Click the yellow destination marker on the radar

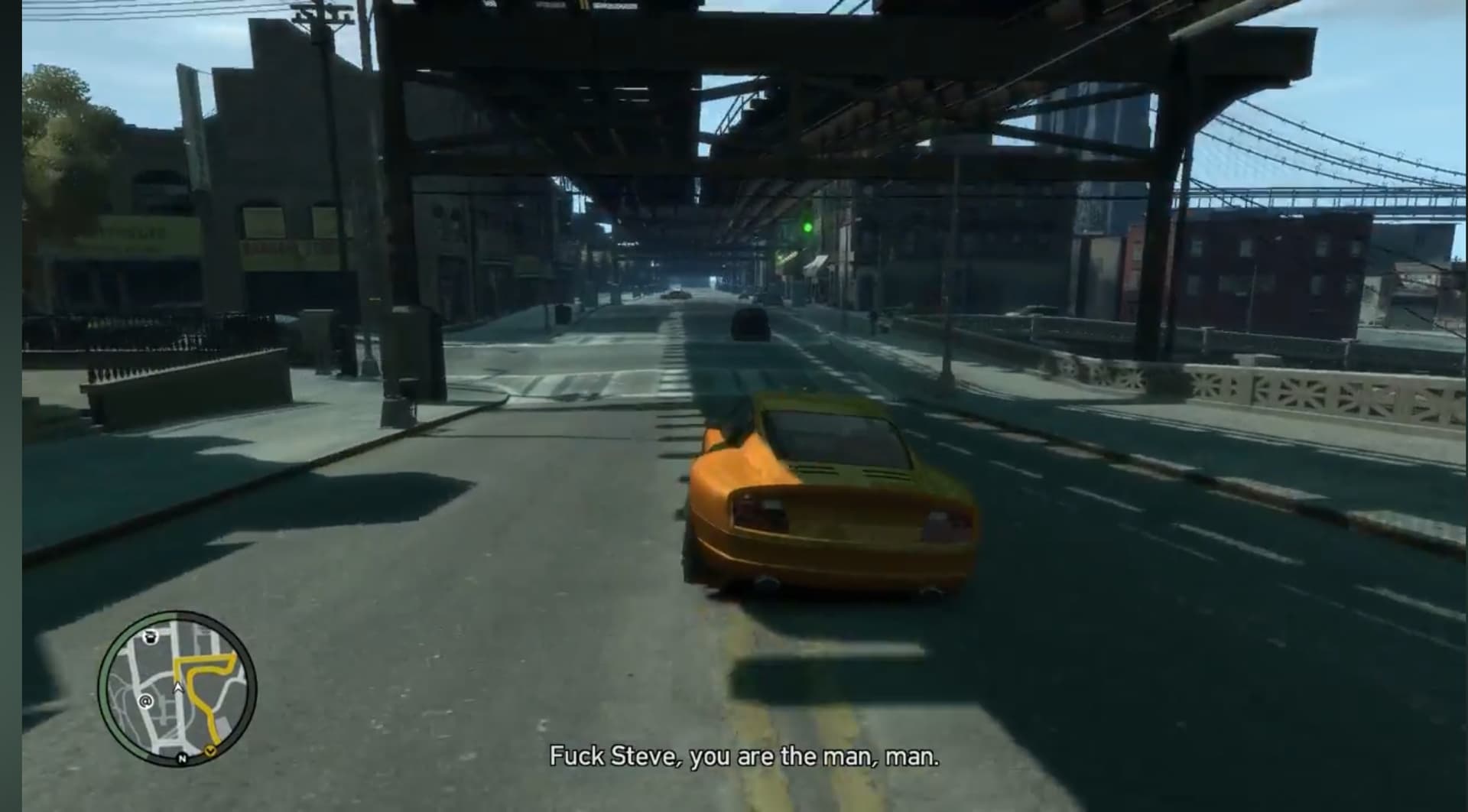210,752
